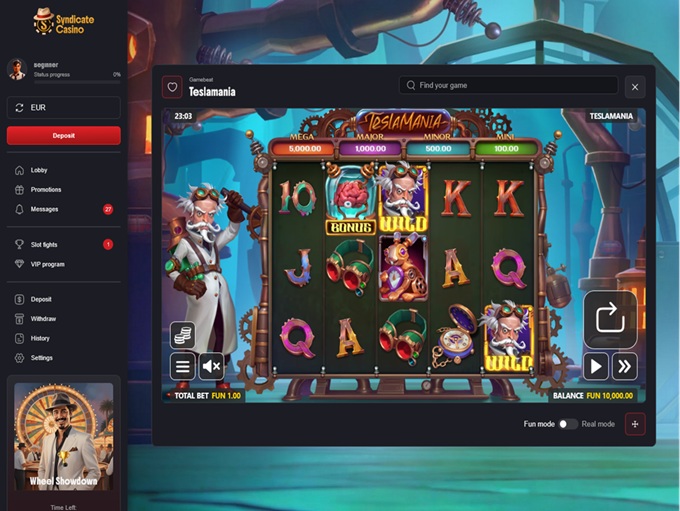680x511 pixels.
Task: Open the slot's hamburger menu
Action: 182,366
